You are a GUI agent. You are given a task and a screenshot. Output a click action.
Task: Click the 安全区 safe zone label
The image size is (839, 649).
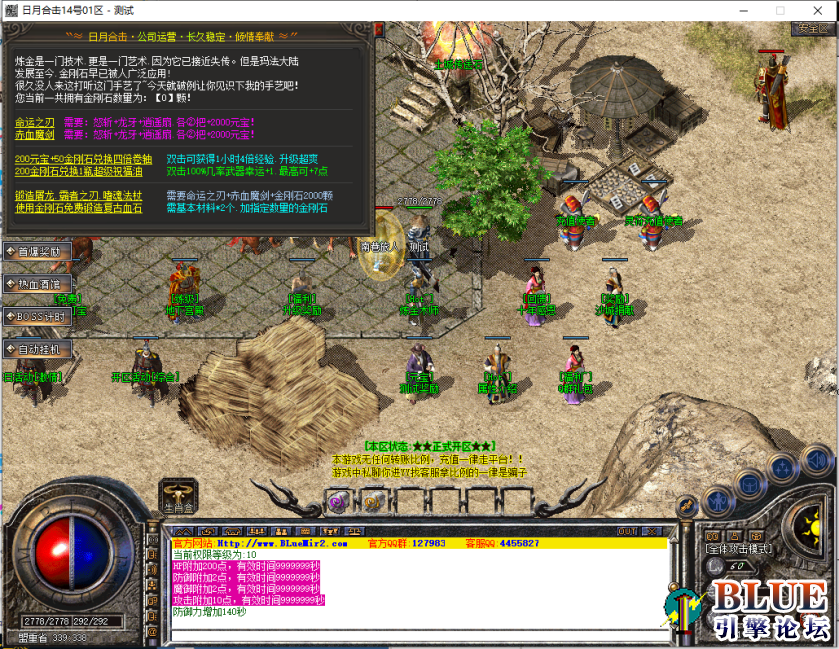[x=808, y=28]
